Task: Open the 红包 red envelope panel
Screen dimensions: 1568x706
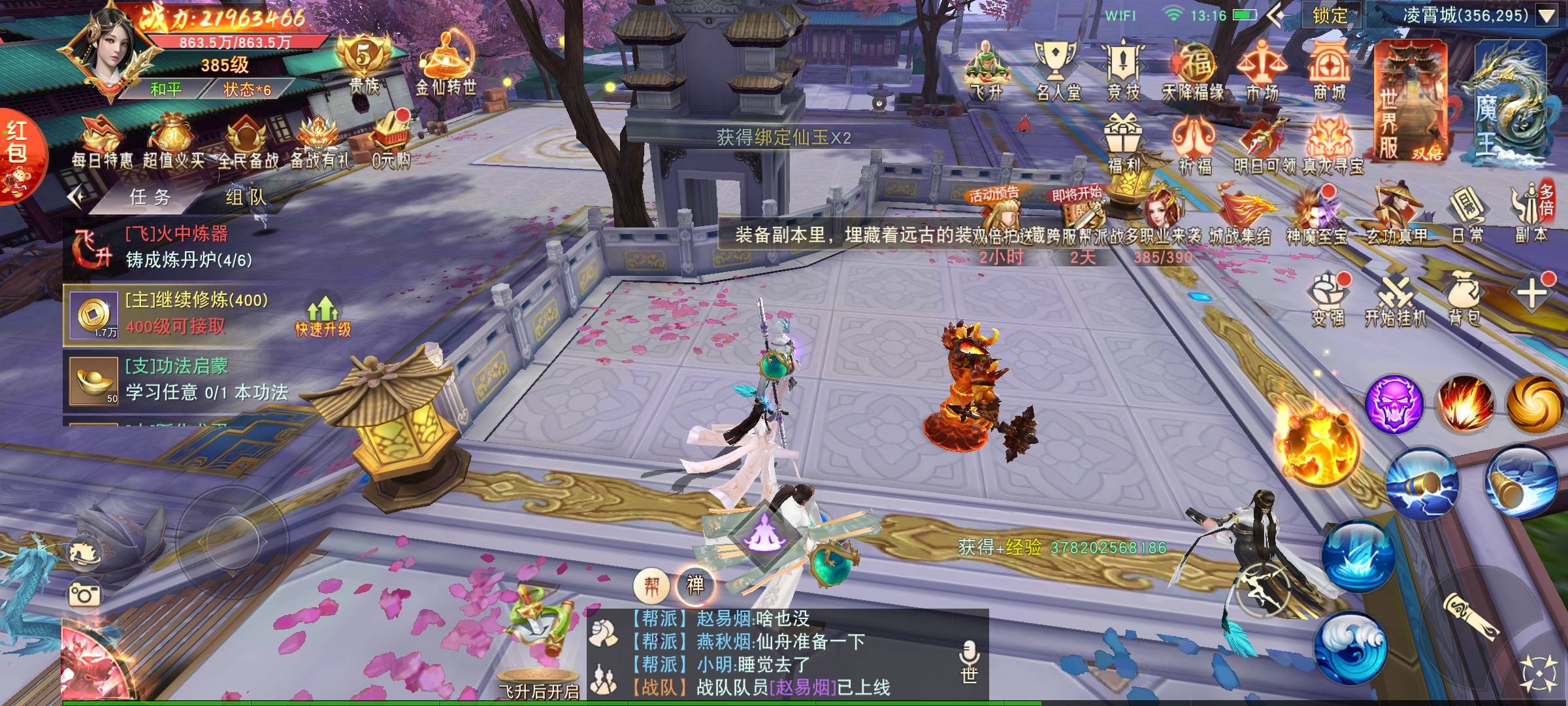Action: pos(18,154)
